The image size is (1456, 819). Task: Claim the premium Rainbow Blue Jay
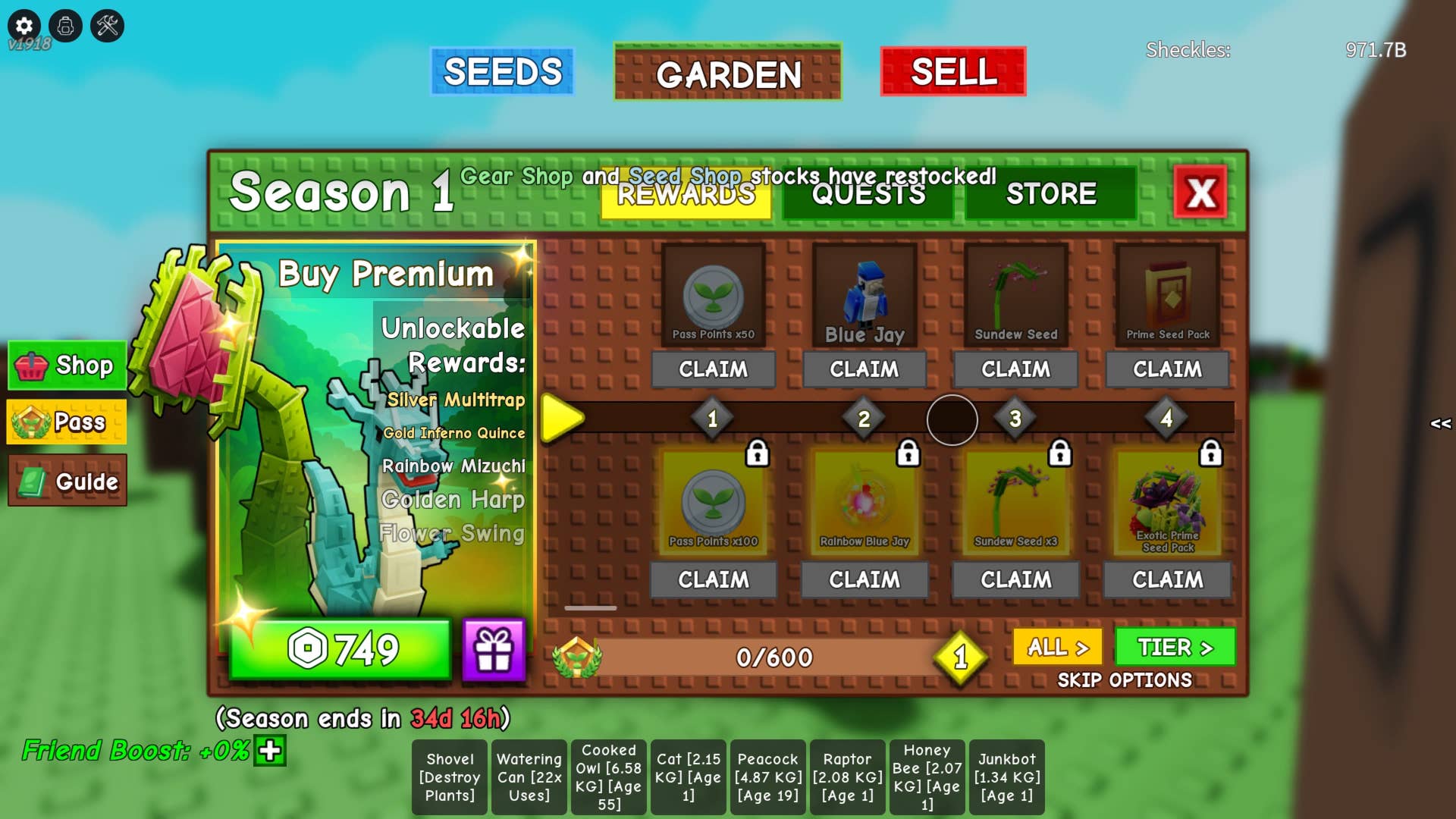pos(864,580)
